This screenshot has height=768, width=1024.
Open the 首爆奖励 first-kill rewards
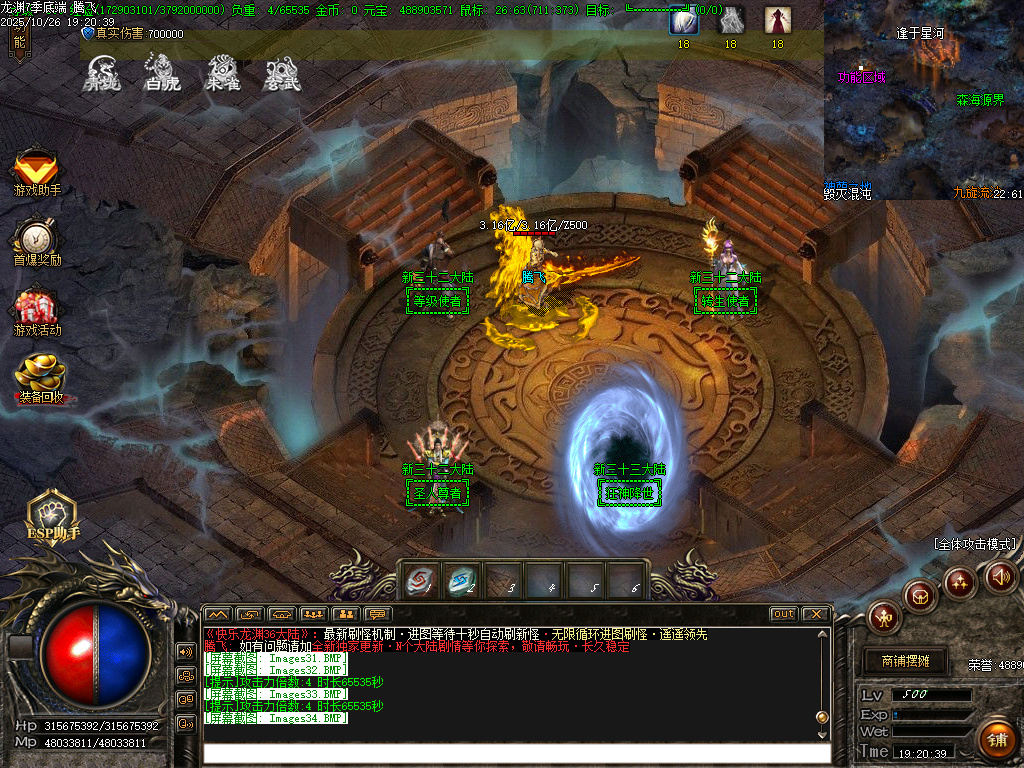pos(37,242)
